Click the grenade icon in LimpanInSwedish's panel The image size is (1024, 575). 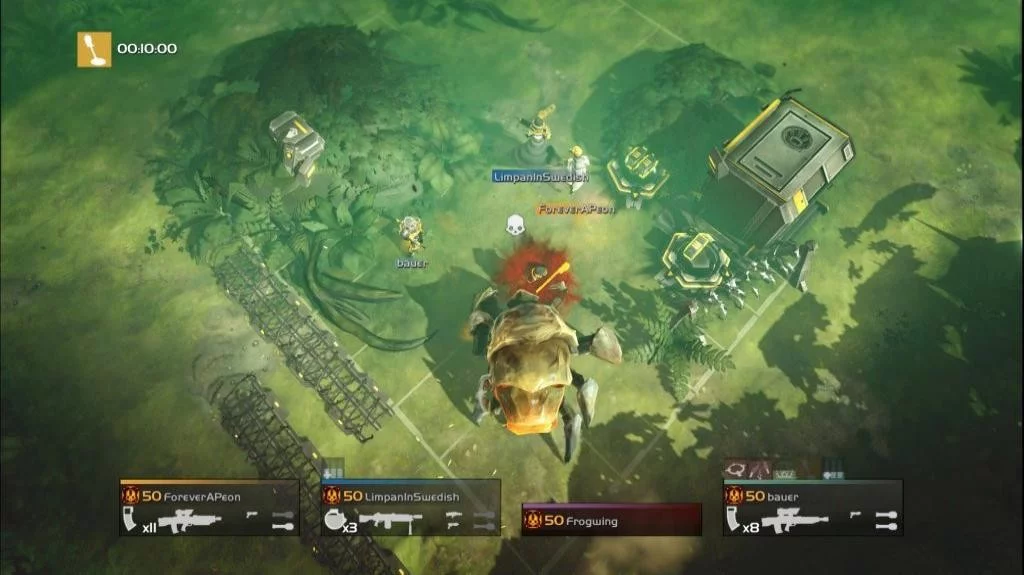(x=335, y=519)
